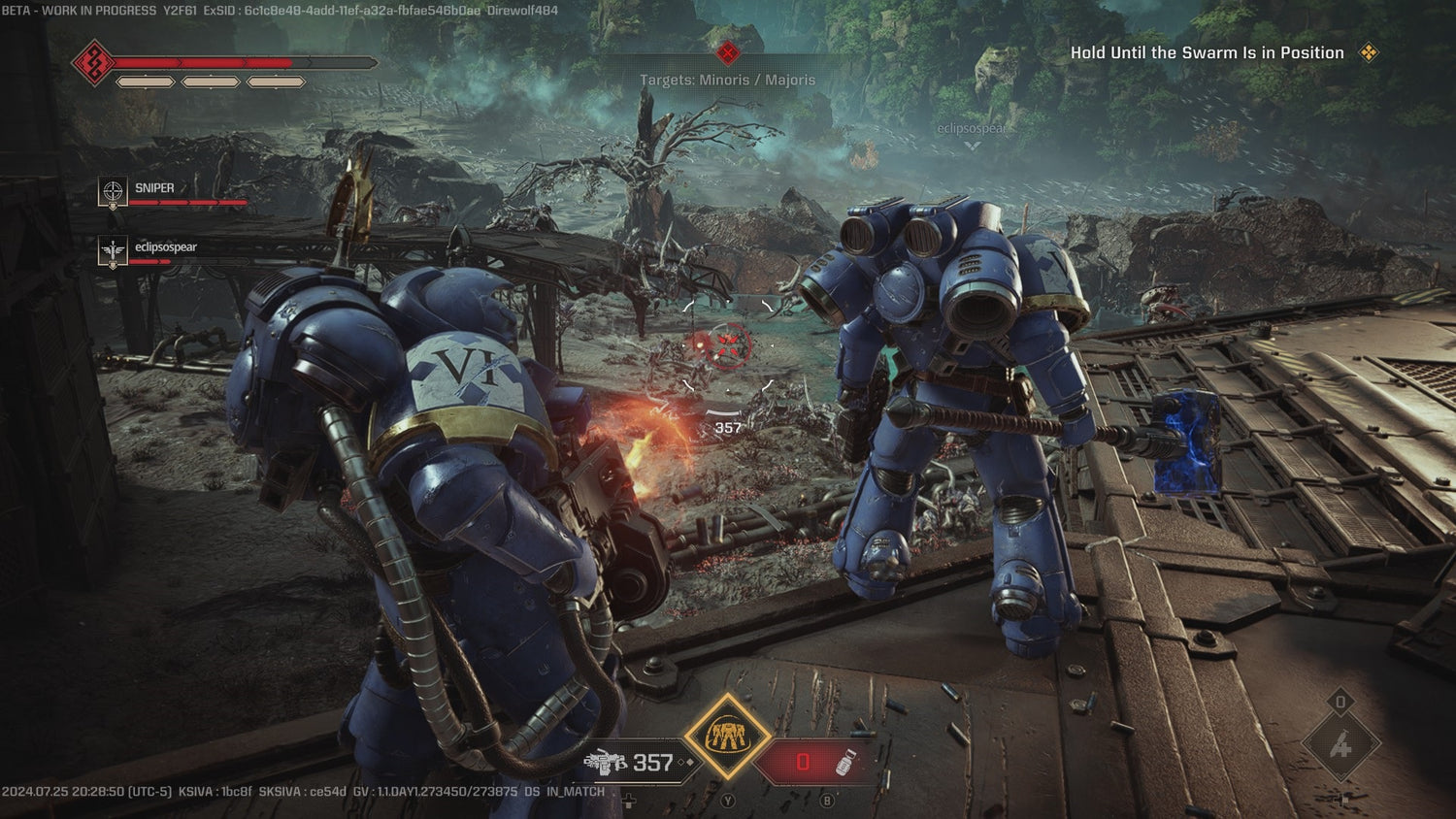Click the objective marker beside Hold Until the Swarm
The image size is (1456, 819).
click(x=1369, y=52)
